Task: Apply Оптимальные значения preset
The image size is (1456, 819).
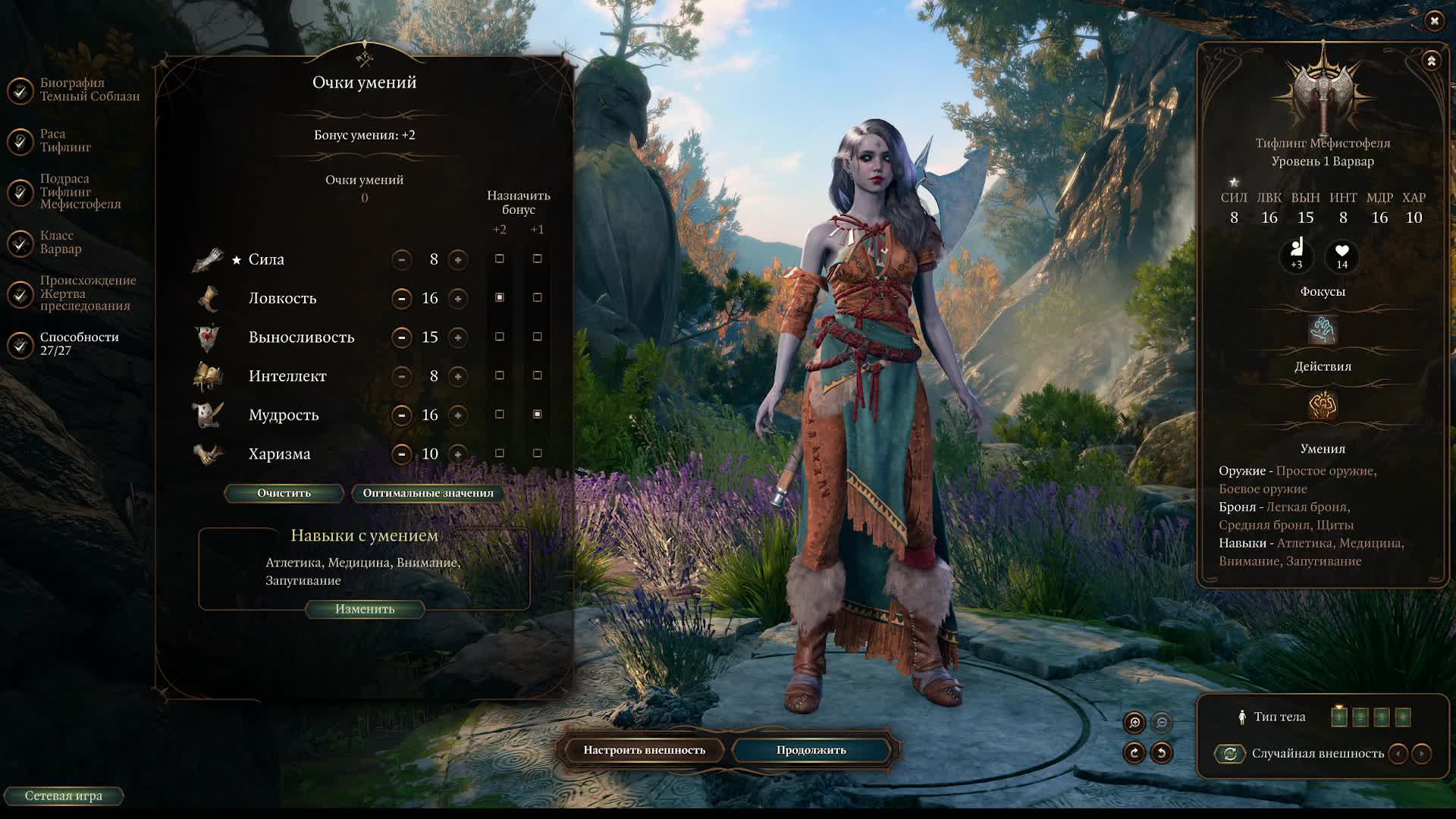Action: click(x=428, y=493)
